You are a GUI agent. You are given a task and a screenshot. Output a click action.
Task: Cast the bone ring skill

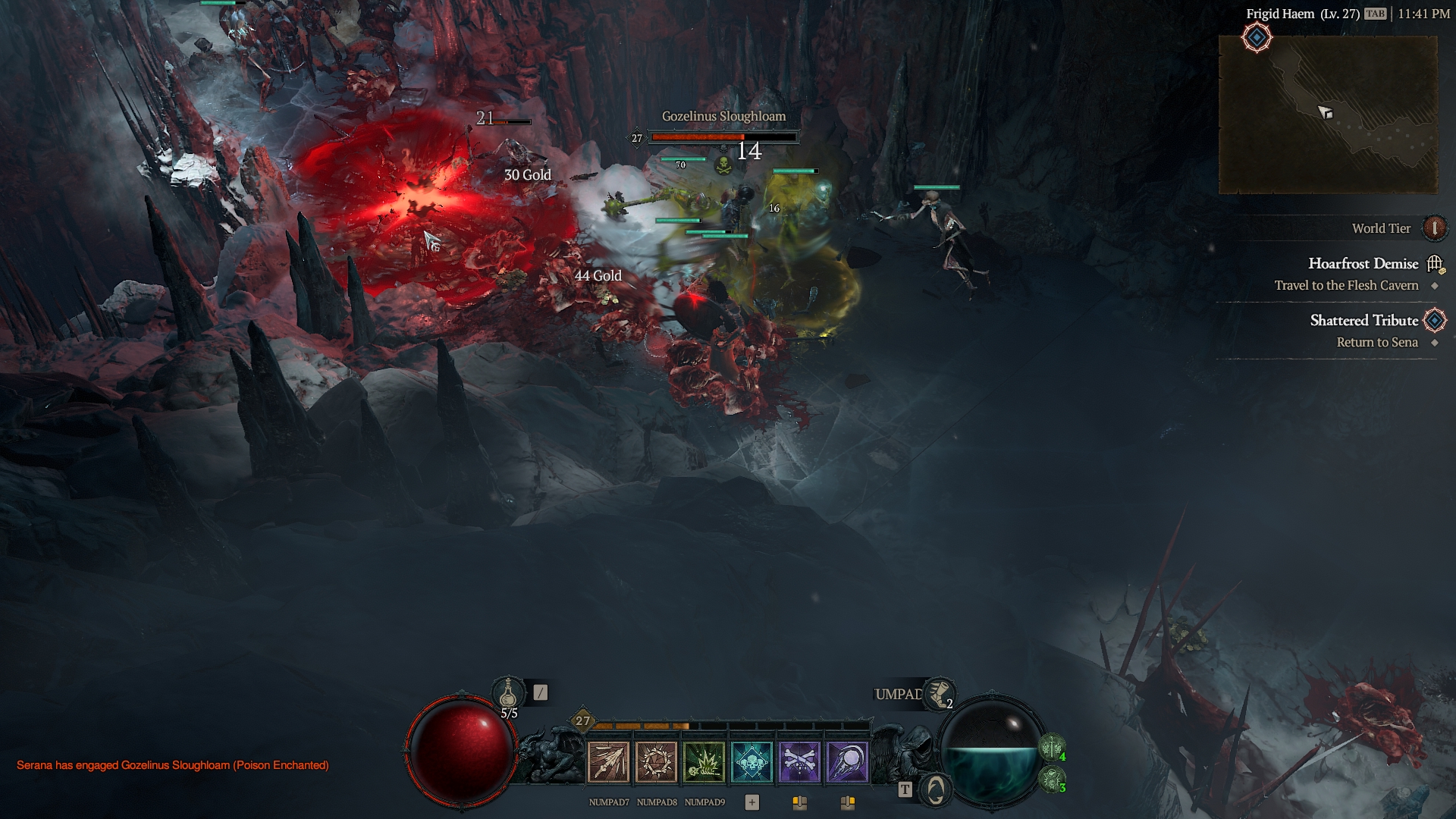point(656,761)
